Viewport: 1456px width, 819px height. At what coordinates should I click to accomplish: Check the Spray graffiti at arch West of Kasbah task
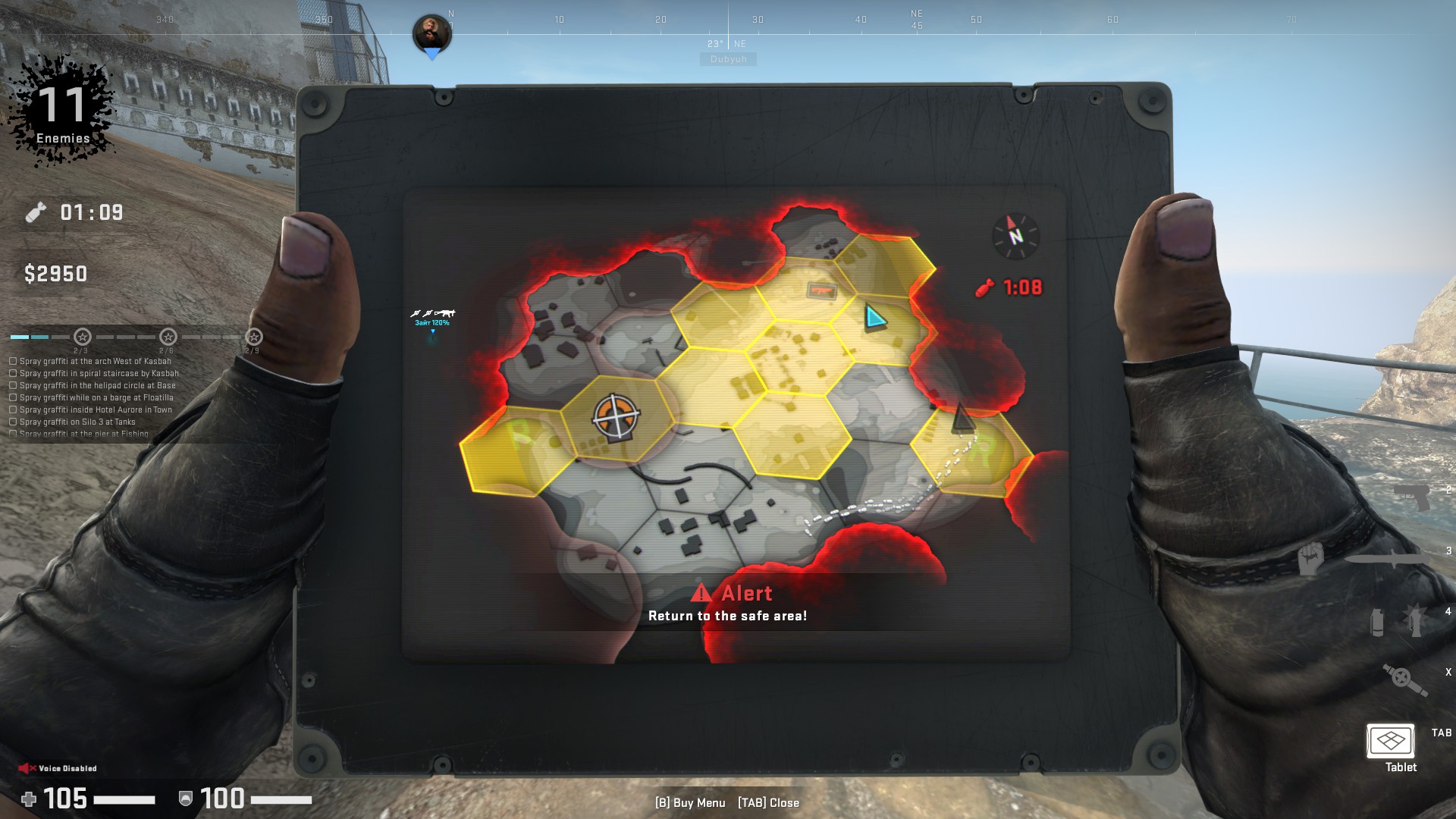[14, 361]
